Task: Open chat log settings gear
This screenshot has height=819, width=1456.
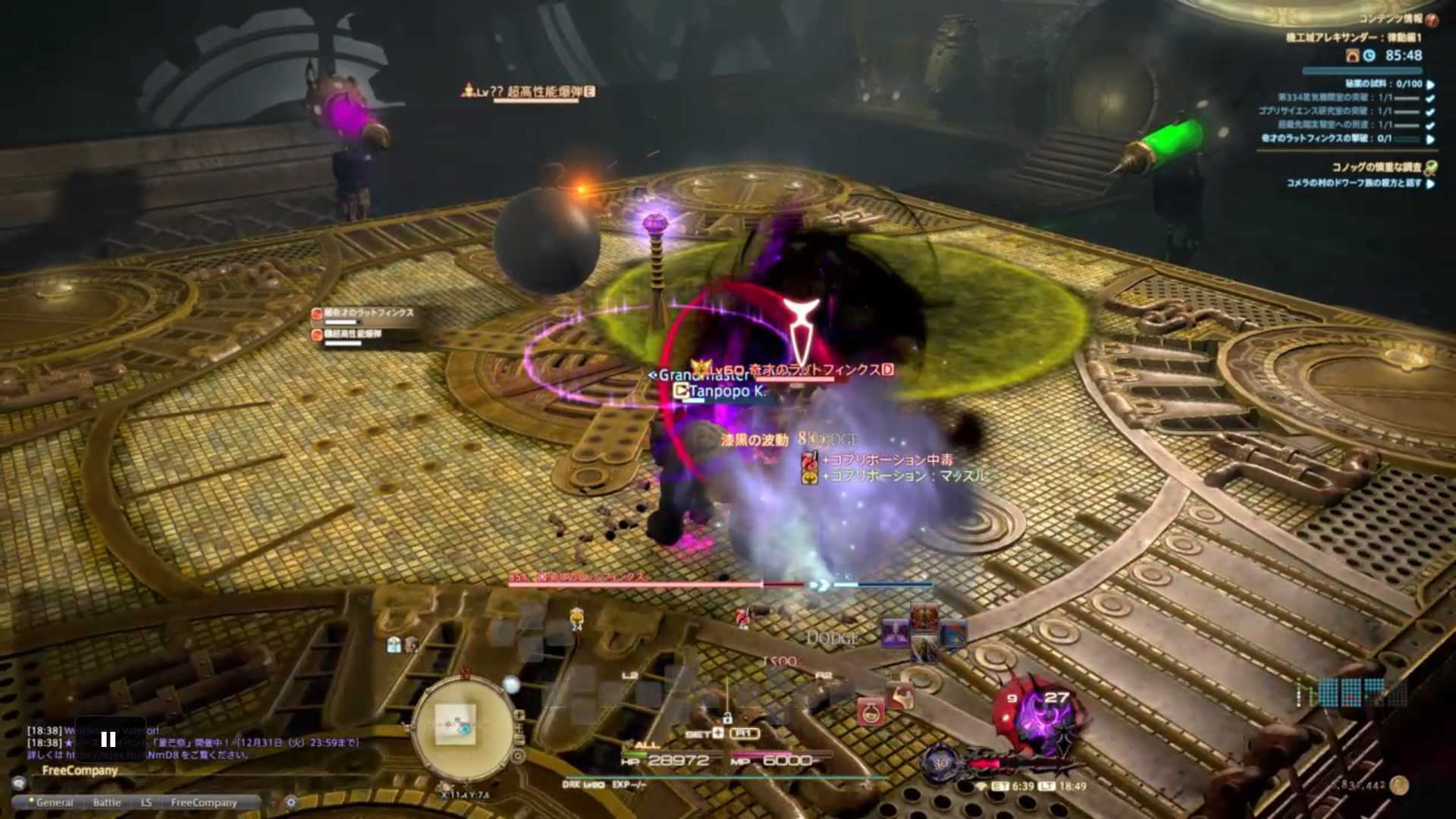Action: coord(291,802)
